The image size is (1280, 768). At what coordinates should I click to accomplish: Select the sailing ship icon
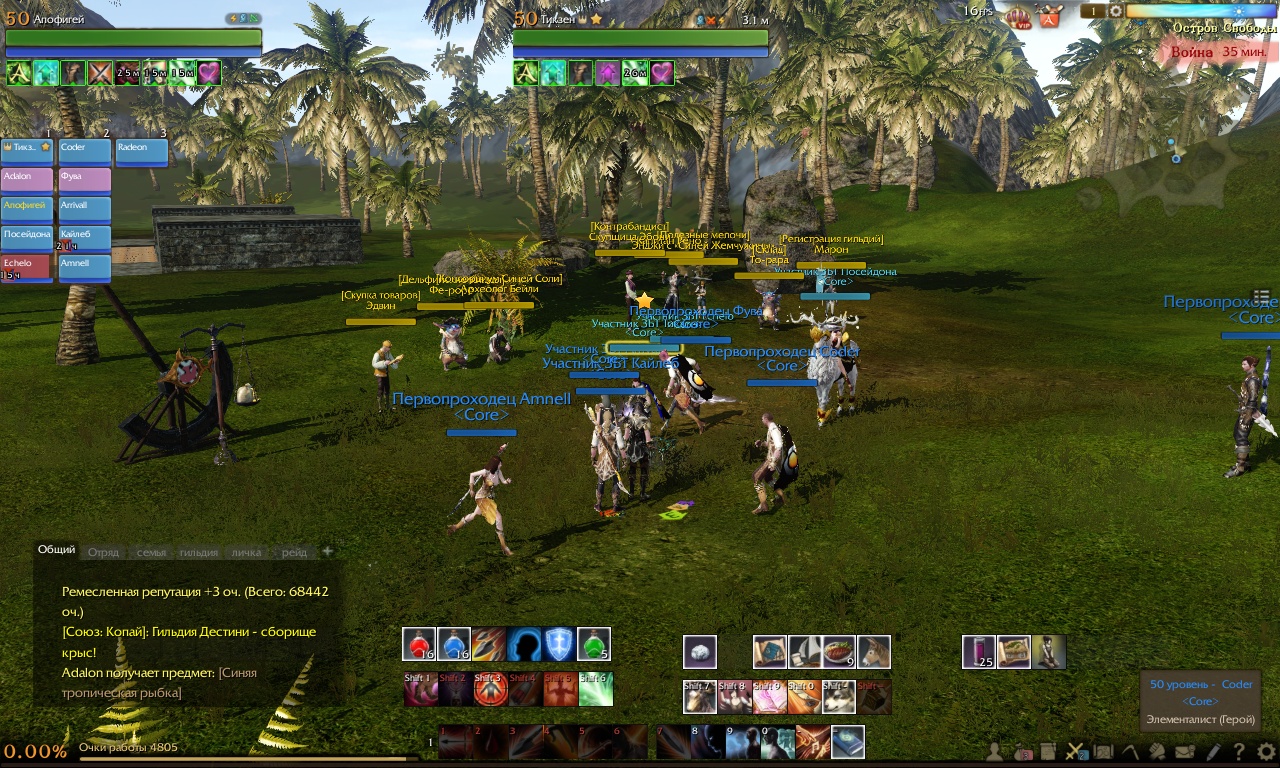[x=805, y=652]
